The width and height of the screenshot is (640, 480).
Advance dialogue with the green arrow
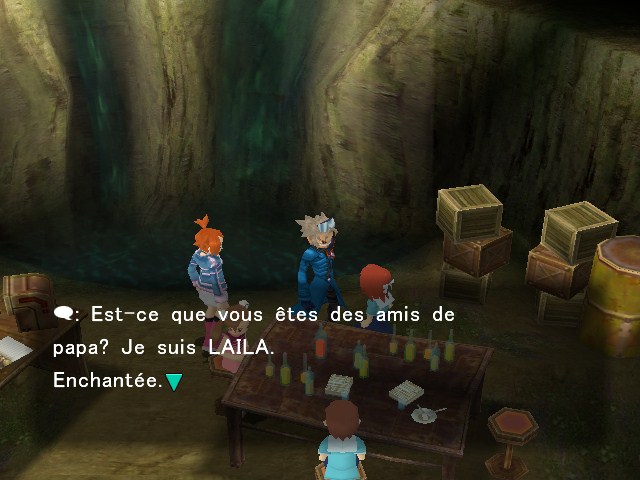174,381
